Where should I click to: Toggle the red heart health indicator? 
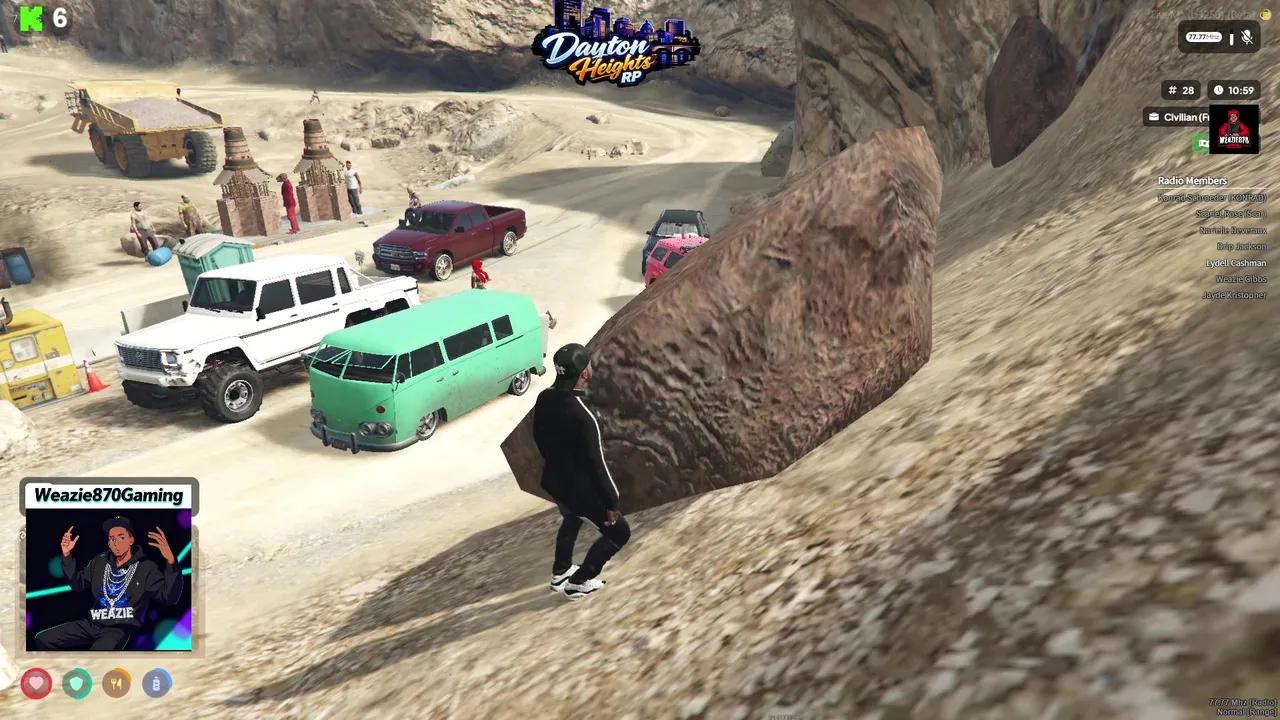[x=37, y=684]
